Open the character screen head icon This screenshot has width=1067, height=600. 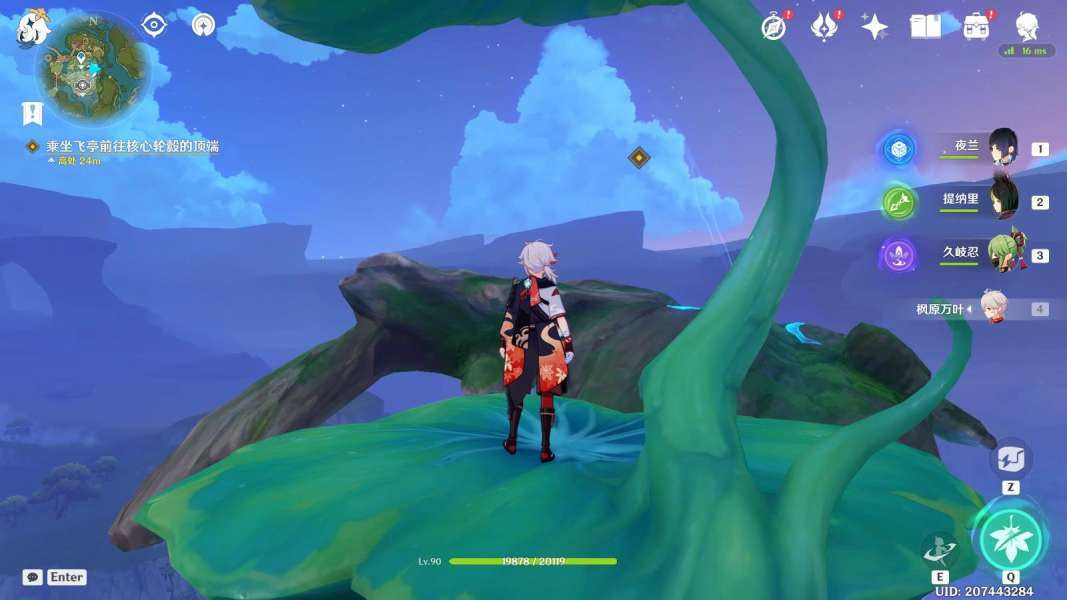(x=1027, y=25)
